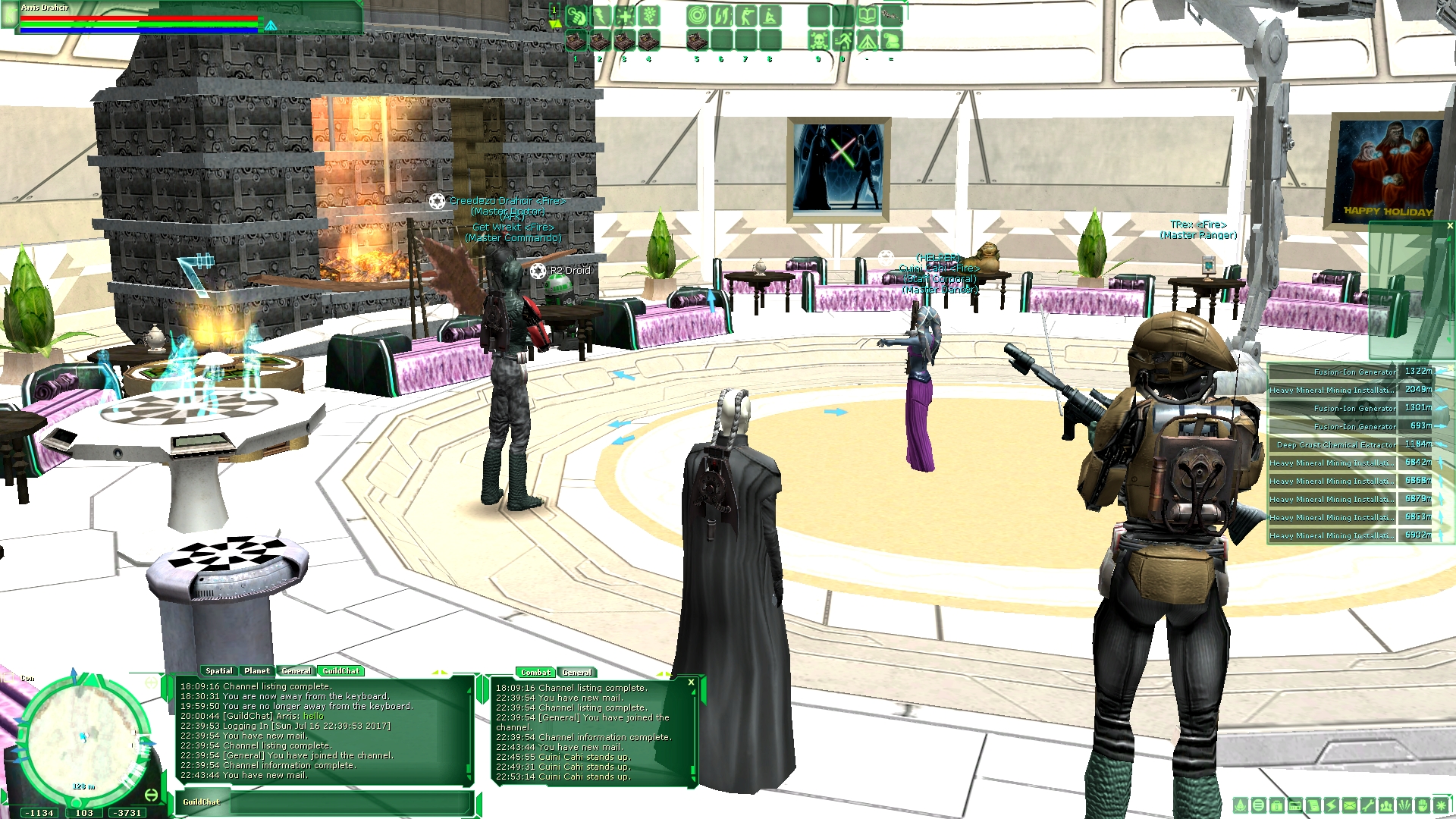Screen dimensions: 1456x819
Task: Select the Fusion-Ion Generator 1322m waypoint entry
Action: click(1350, 372)
